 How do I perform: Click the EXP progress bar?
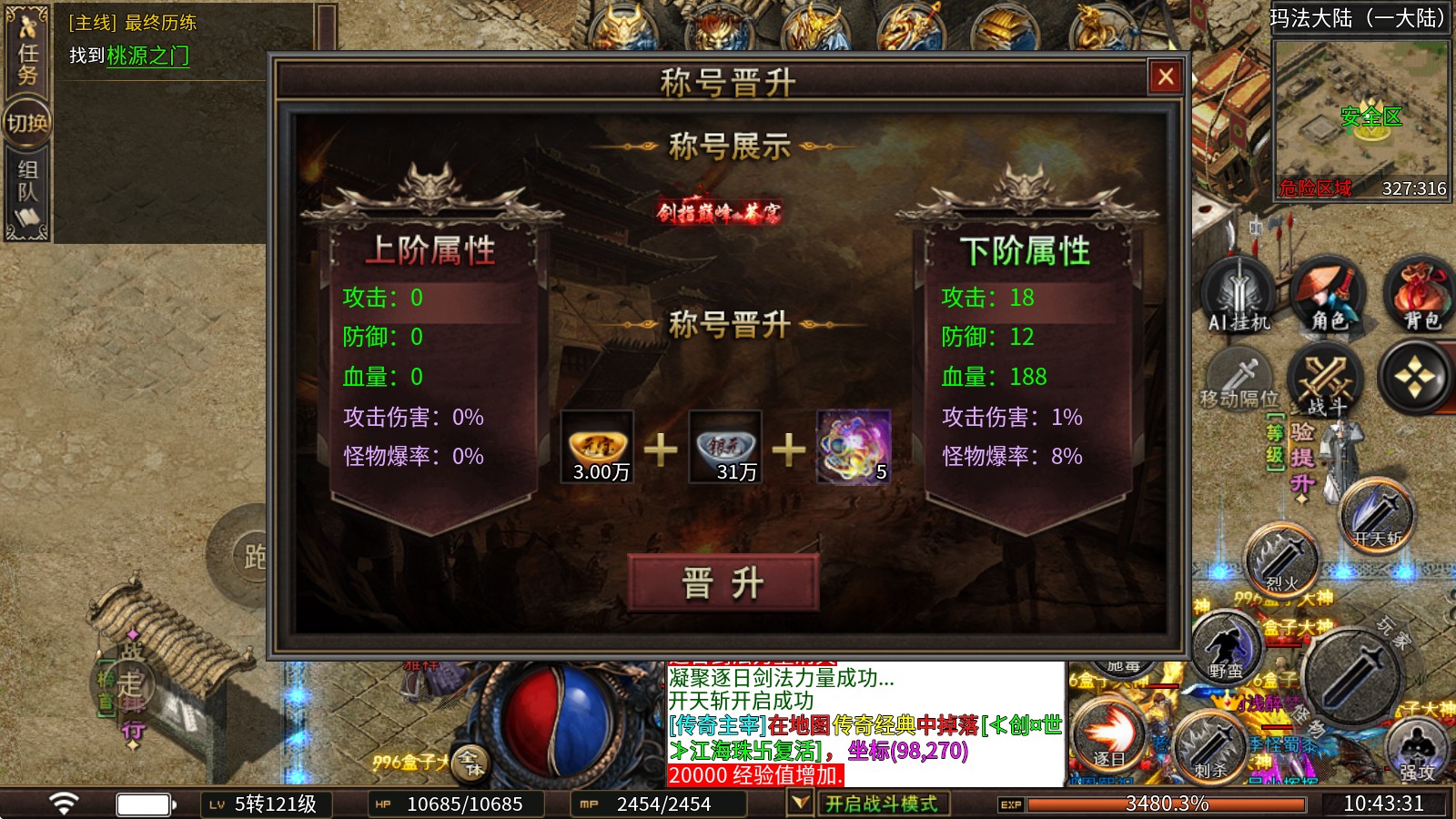click(x=1165, y=804)
